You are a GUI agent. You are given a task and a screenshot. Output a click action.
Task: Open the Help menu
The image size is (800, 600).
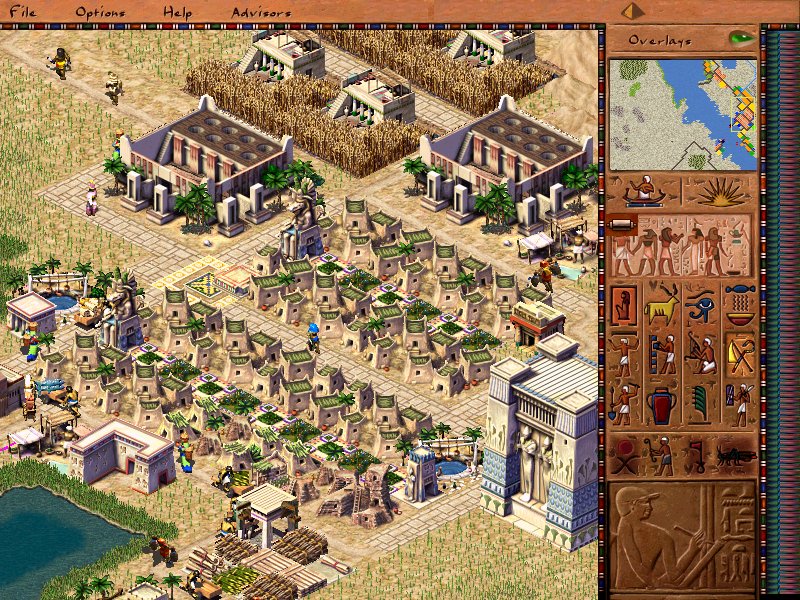click(x=178, y=13)
